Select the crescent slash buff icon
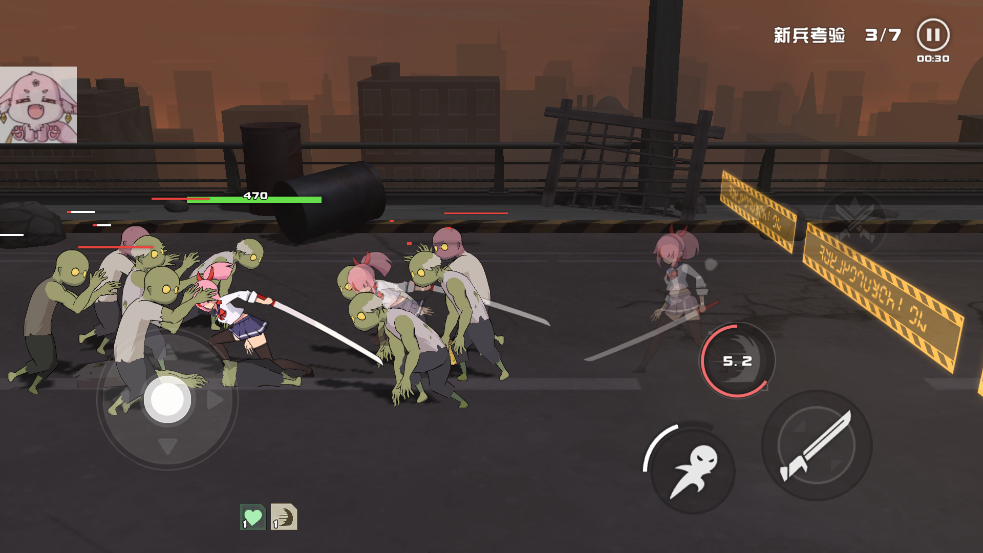Viewport: 983px width, 553px height. (284, 517)
